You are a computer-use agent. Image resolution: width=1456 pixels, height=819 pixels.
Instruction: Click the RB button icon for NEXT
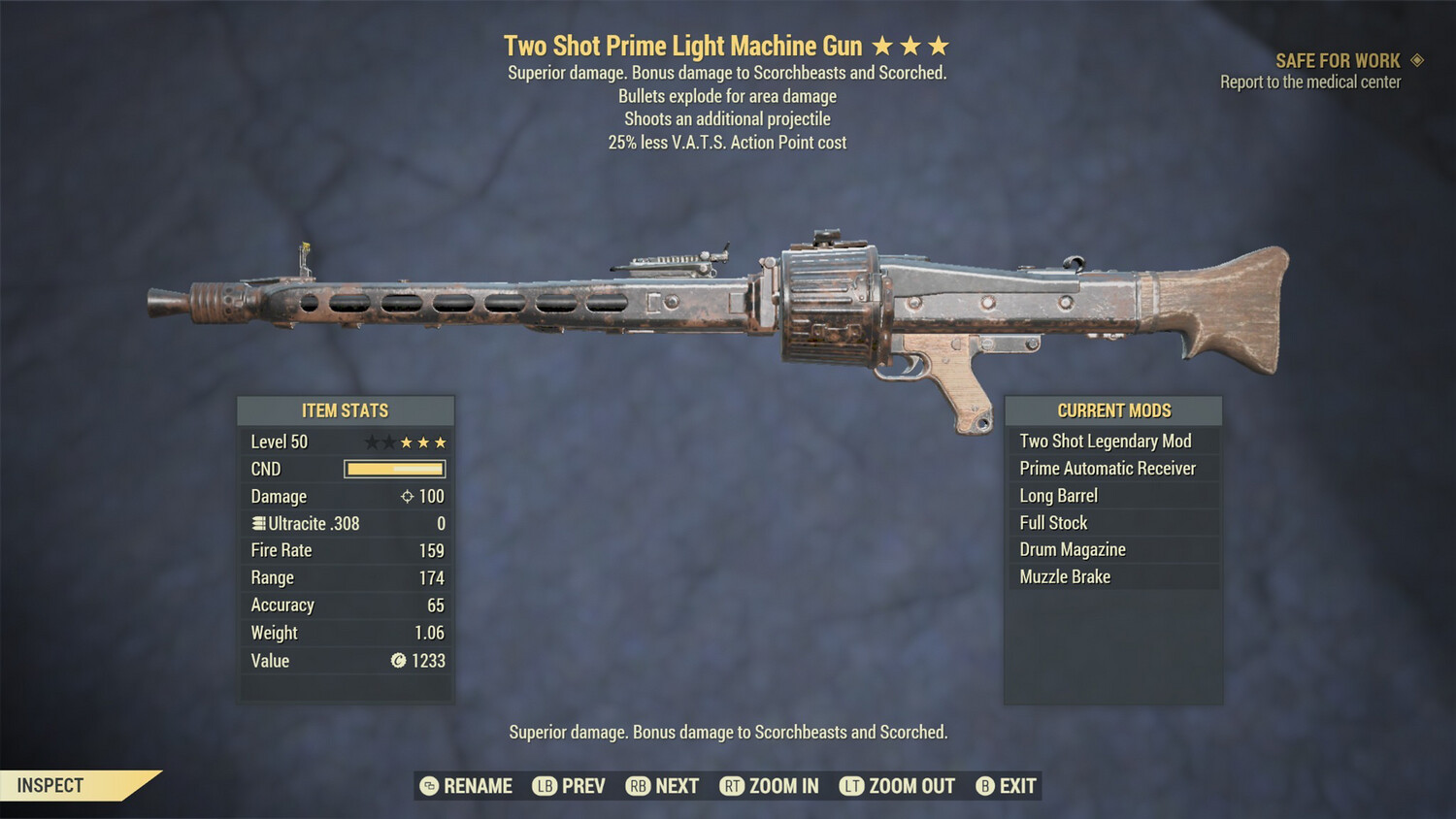point(637,786)
